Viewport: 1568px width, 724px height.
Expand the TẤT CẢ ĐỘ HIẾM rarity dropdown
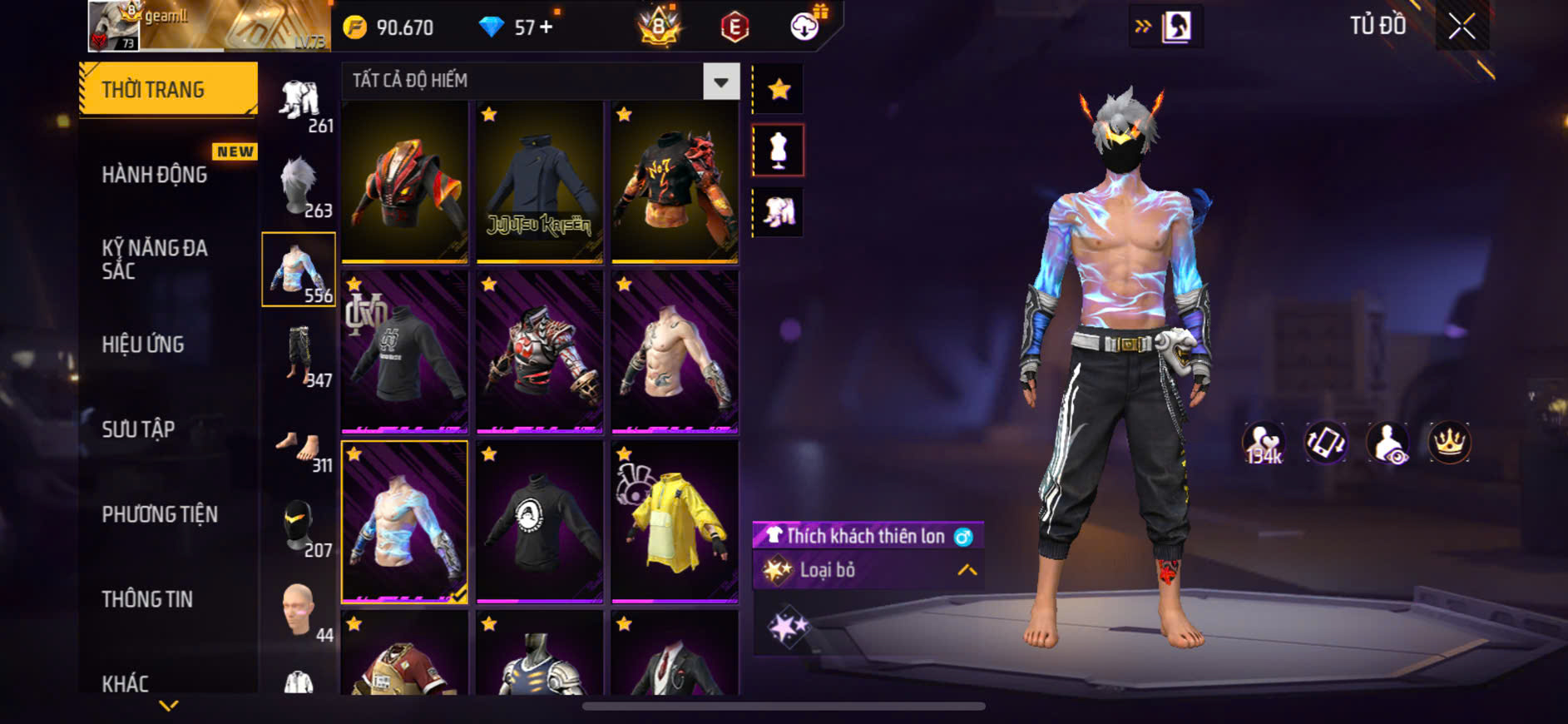(x=720, y=82)
